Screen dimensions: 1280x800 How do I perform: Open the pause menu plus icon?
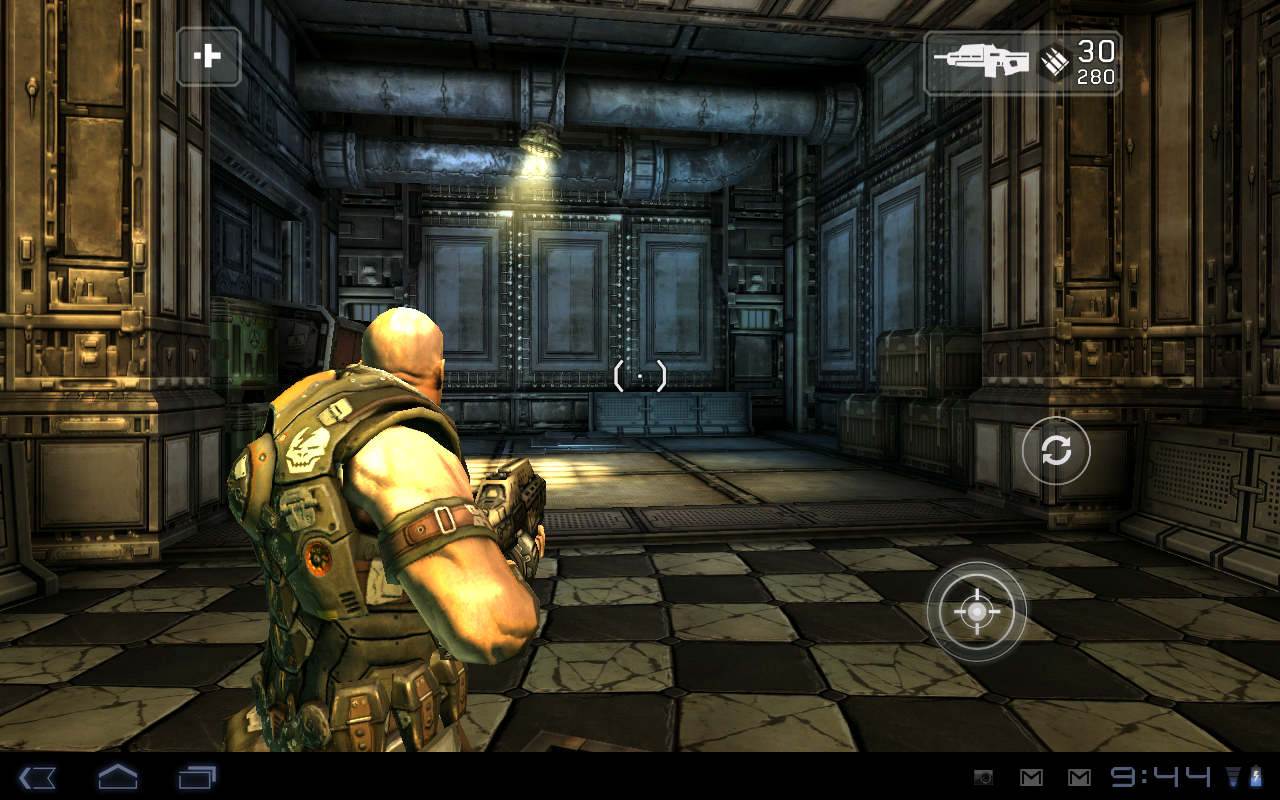[x=209, y=57]
